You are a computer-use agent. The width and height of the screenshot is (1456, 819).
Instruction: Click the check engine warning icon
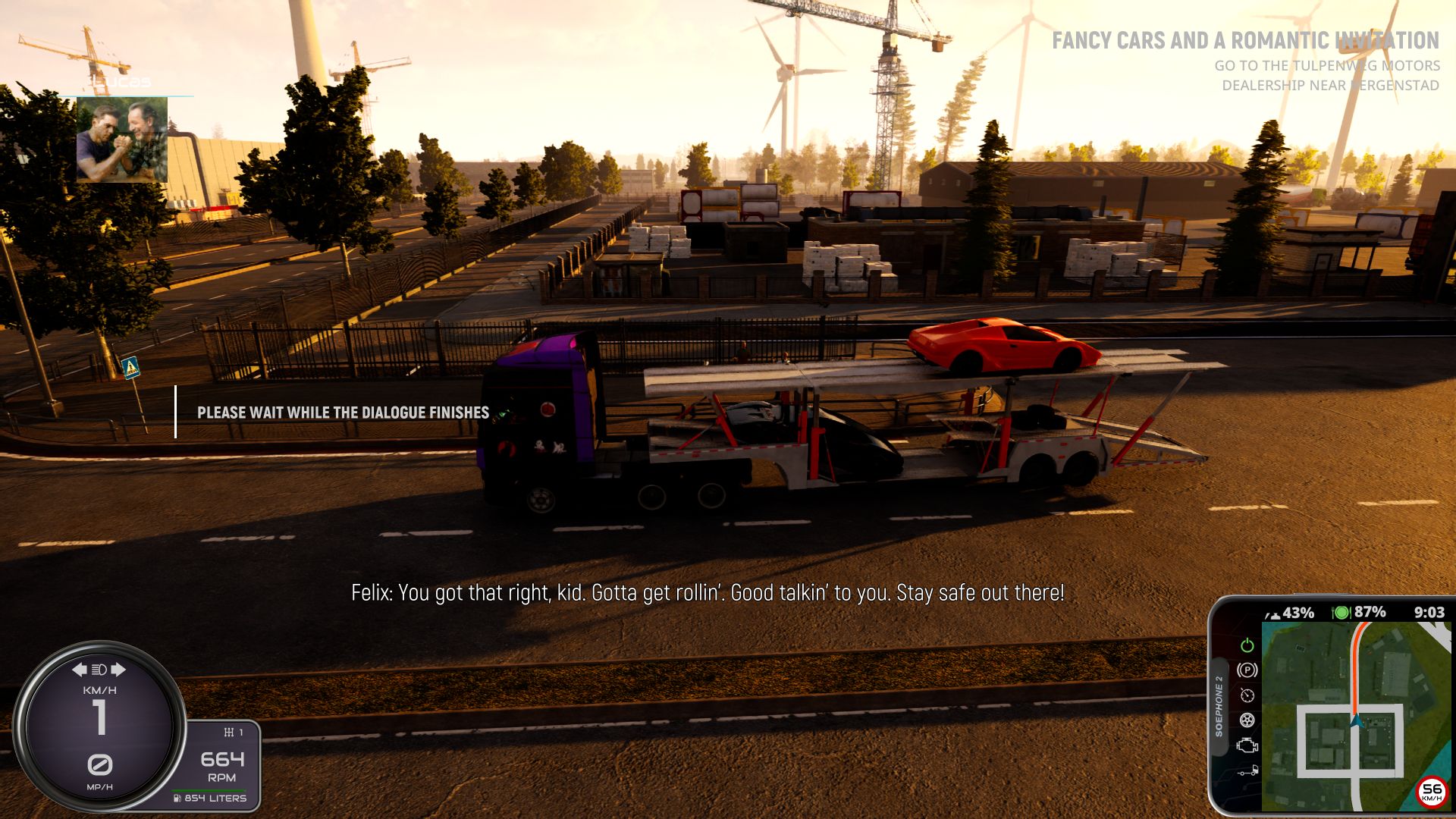click(1247, 745)
